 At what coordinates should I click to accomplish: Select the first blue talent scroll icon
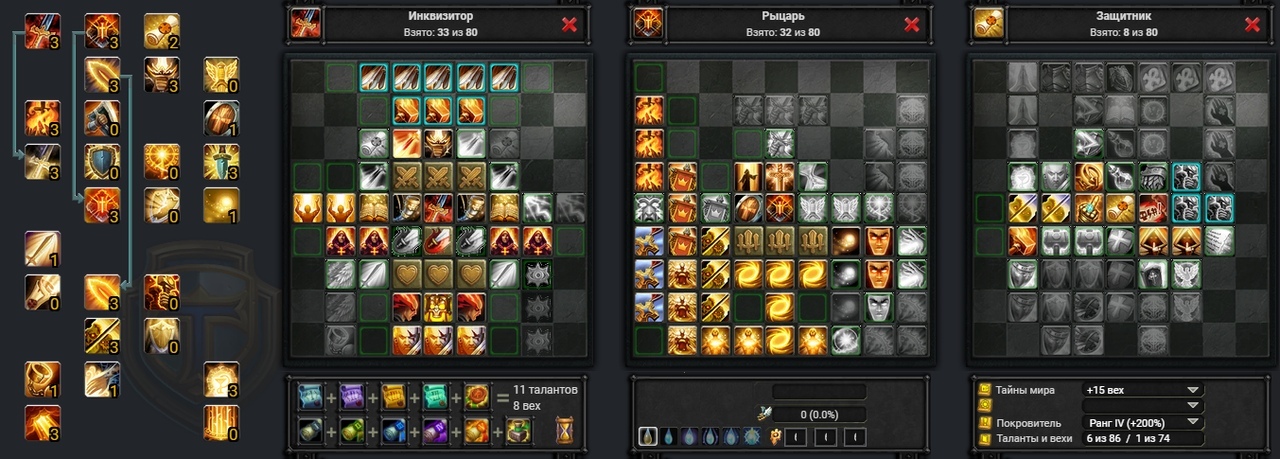[310, 399]
